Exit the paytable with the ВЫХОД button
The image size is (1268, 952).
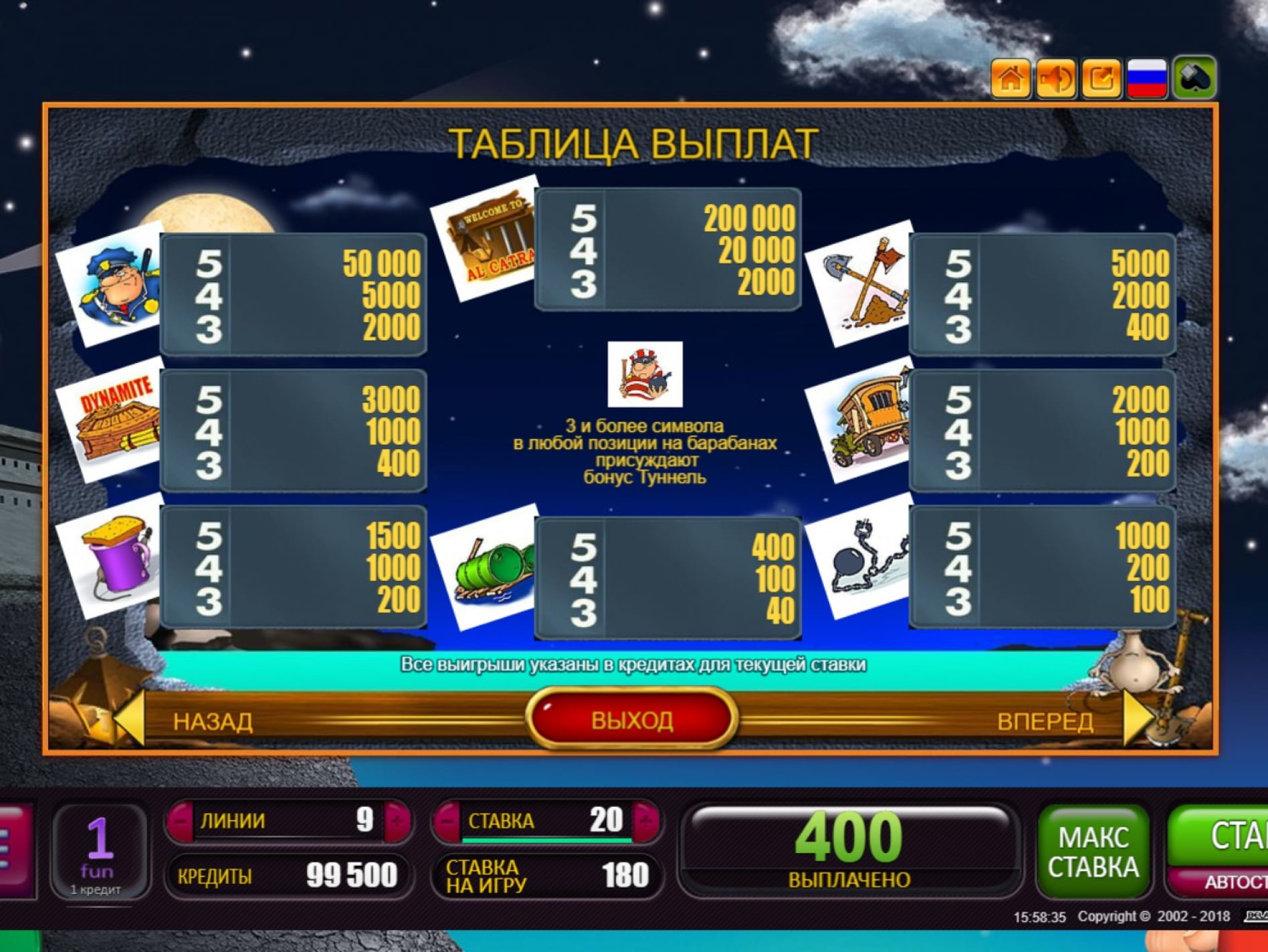(632, 719)
